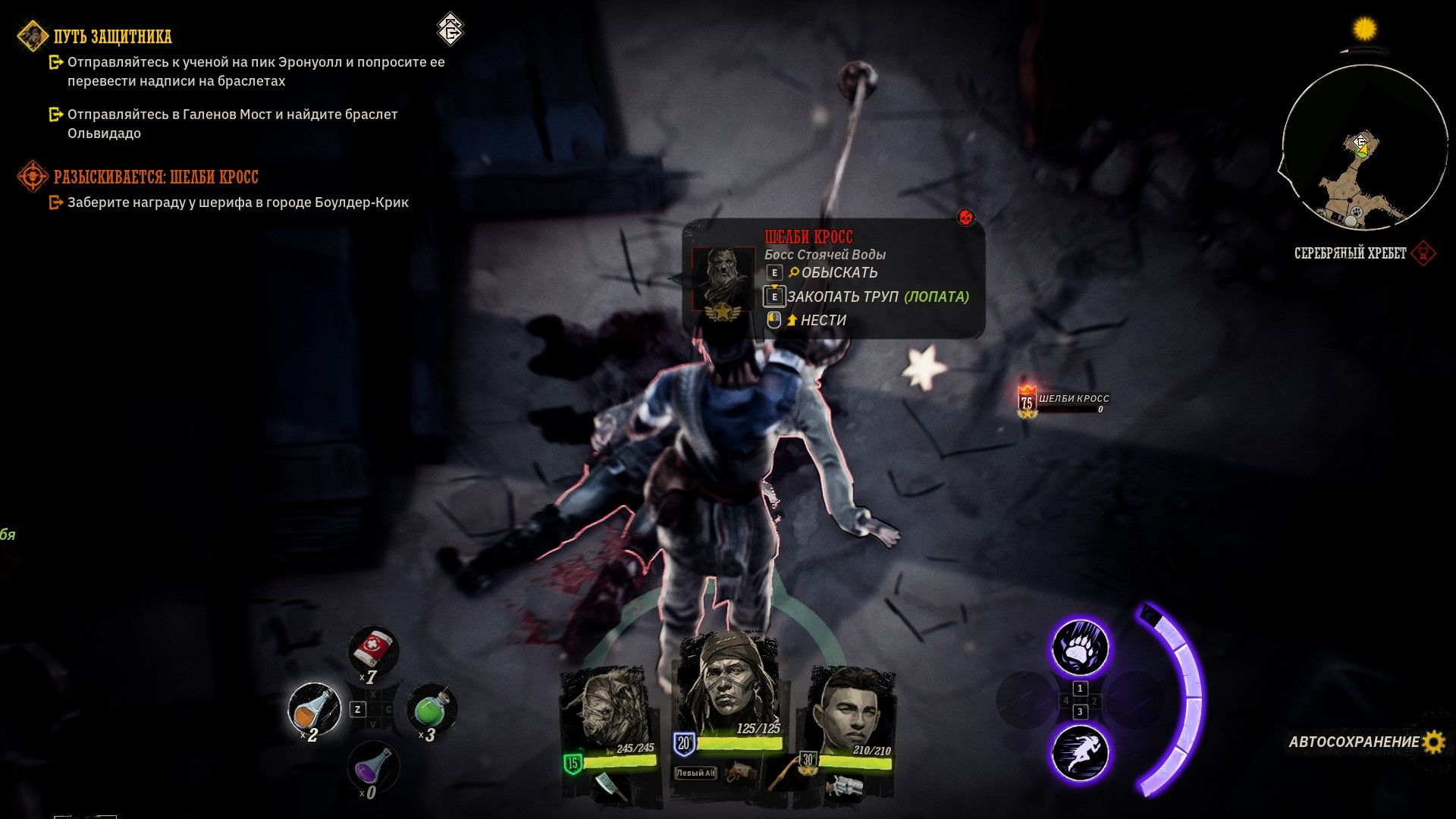
Task: Select the bandage item with red cross
Action: pyautogui.click(x=373, y=651)
